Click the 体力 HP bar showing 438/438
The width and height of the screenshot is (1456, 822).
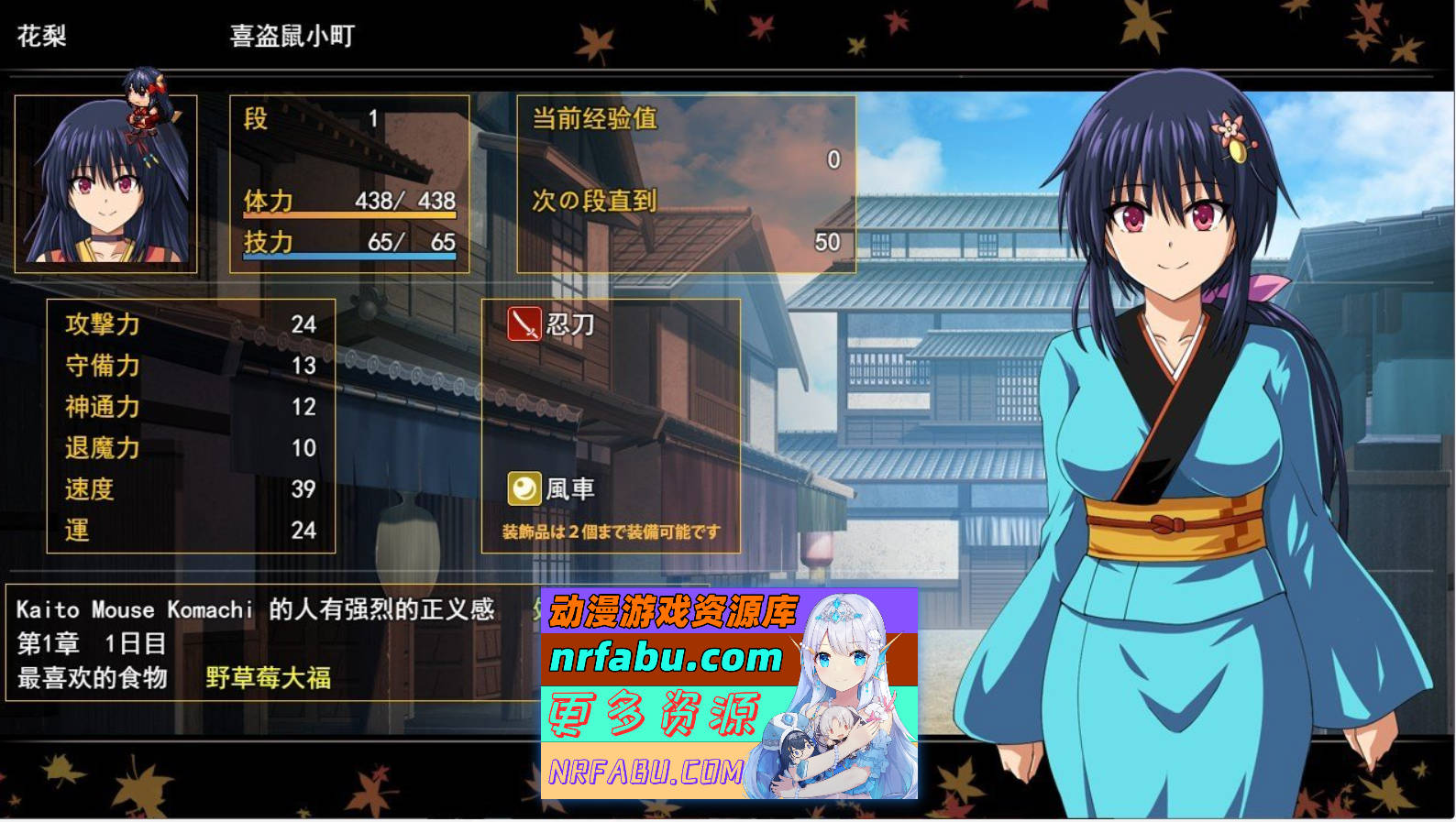[348, 213]
